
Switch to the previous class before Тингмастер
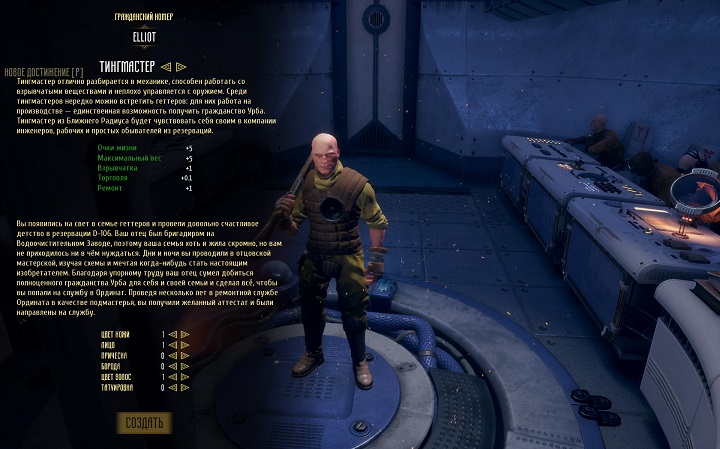166,67
